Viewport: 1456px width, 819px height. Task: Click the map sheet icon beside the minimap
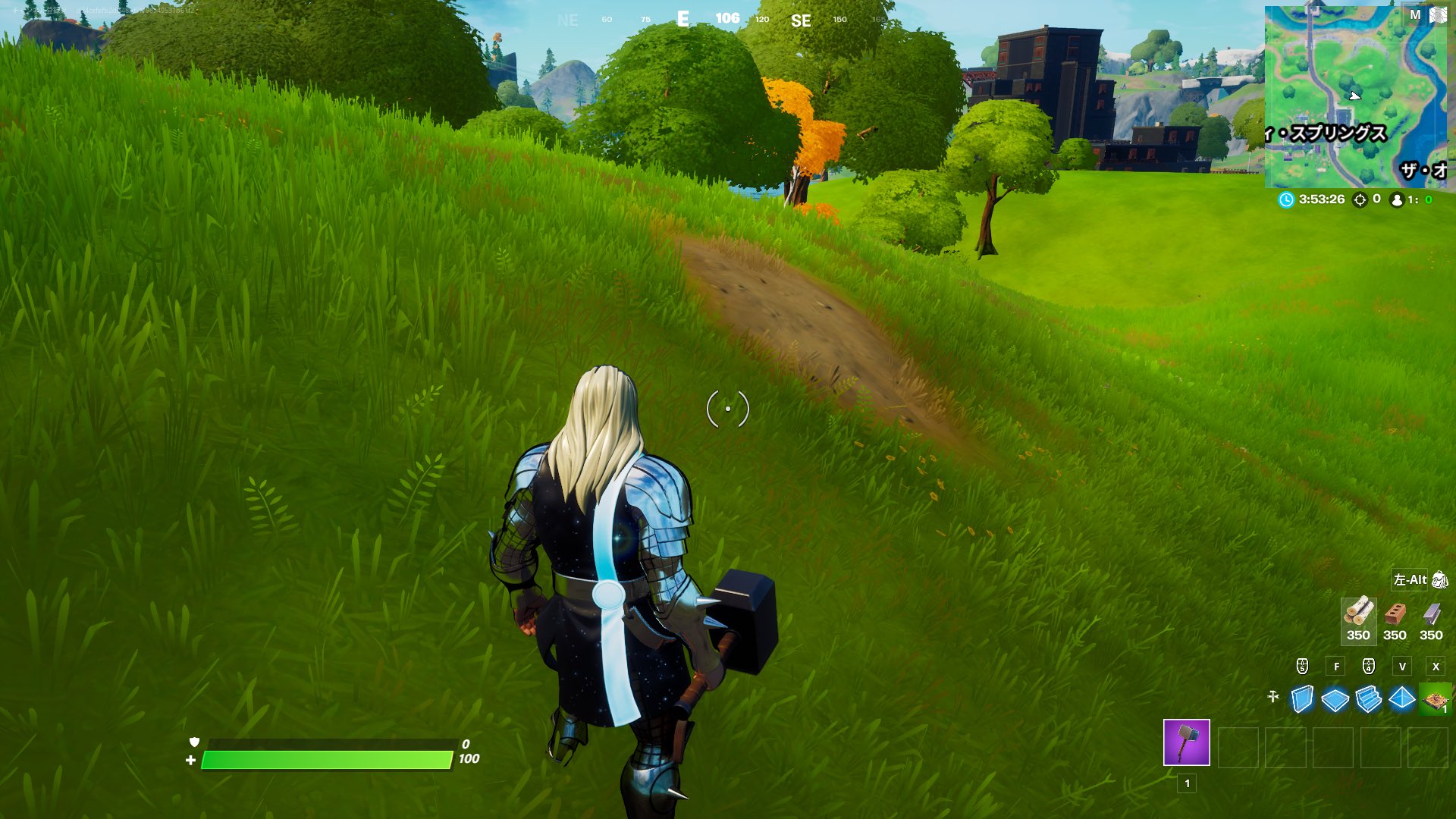[x=1439, y=15]
